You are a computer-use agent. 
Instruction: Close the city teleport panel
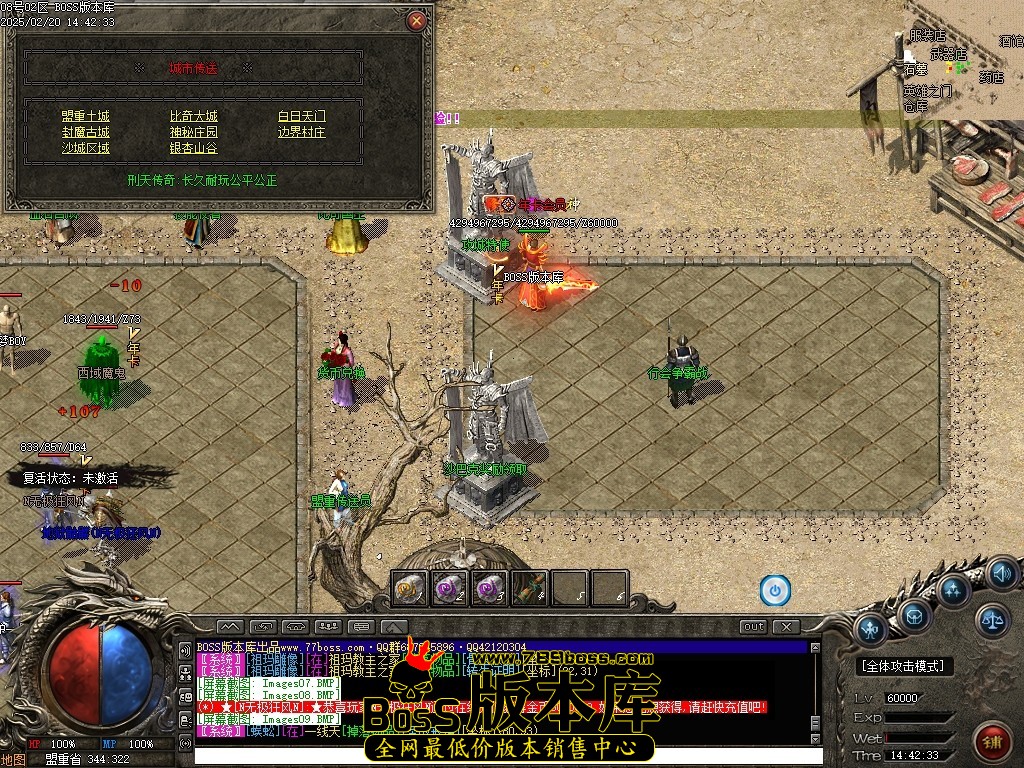(417, 20)
